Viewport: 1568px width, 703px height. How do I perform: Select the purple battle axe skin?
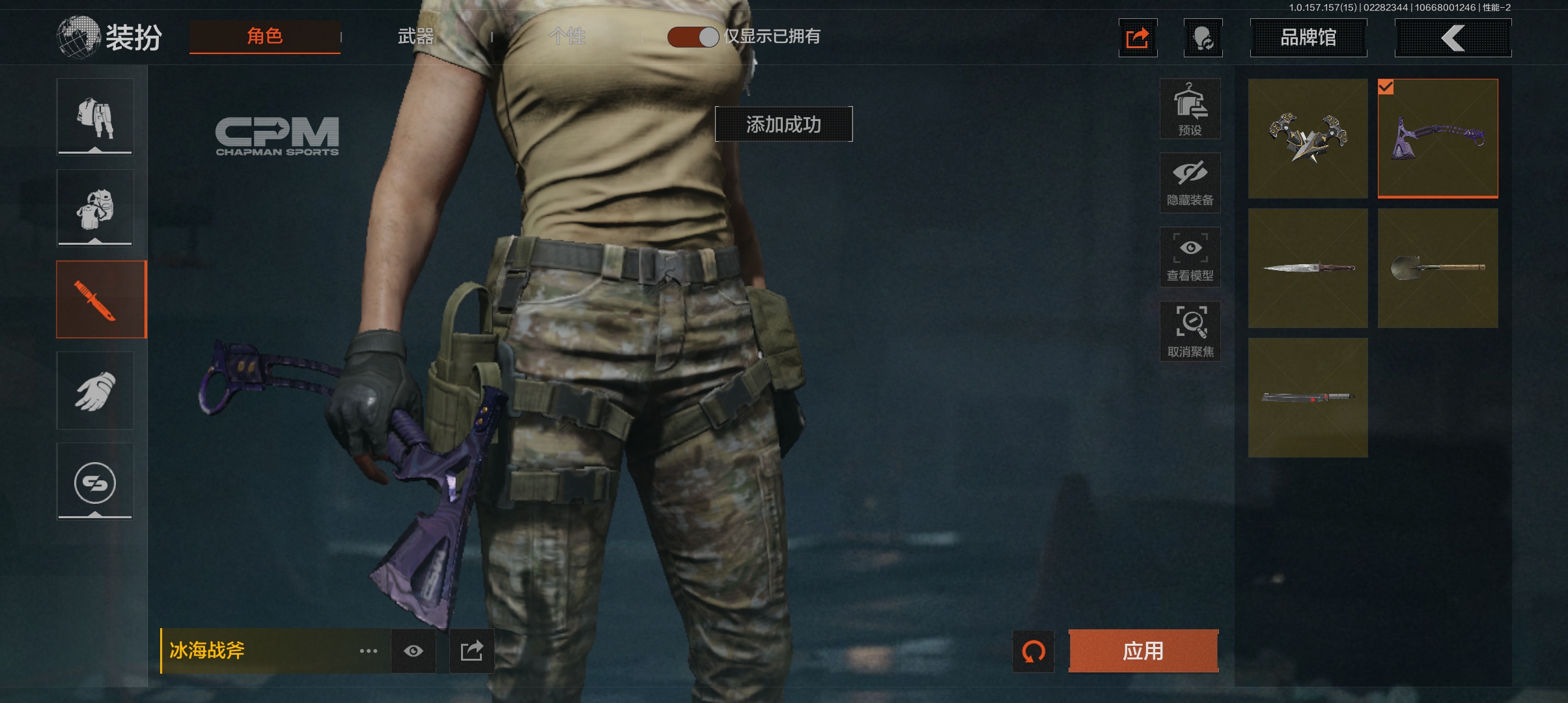(1438, 138)
